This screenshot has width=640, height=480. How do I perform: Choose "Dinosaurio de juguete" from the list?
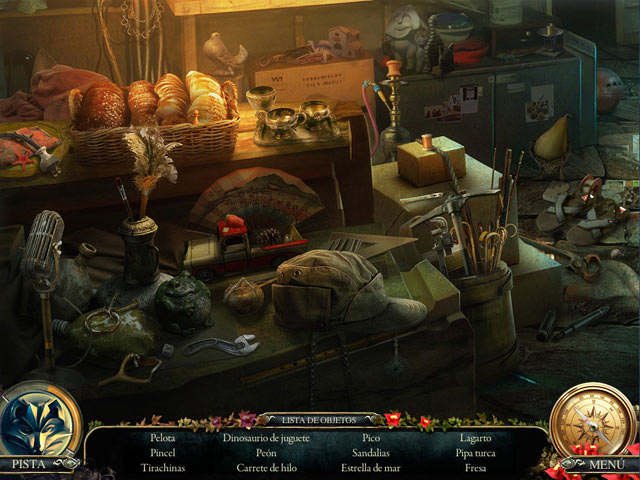click(266, 438)
